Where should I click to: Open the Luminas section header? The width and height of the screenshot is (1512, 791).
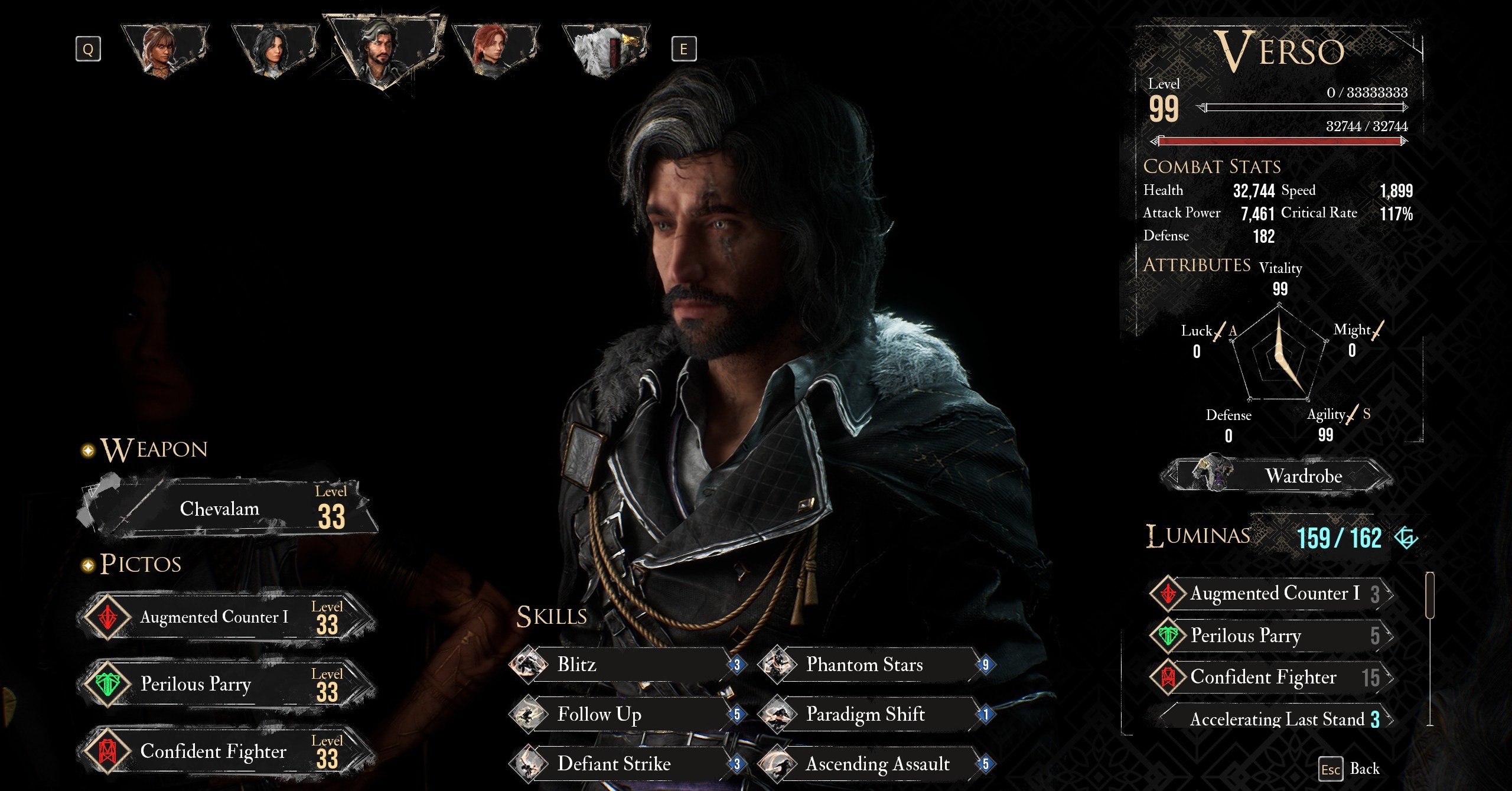pyautogui.click(x=1198, y=536)
